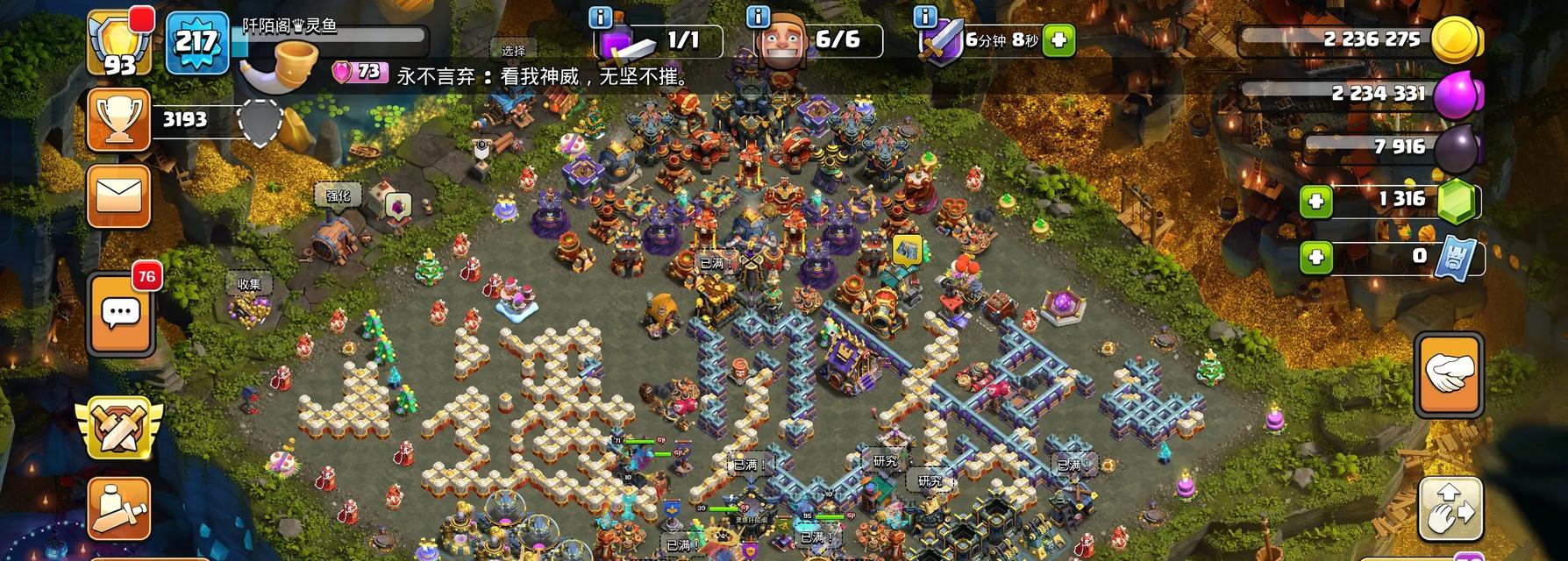
Task: Show info for the sword boost timer
Action: (924, 18)
